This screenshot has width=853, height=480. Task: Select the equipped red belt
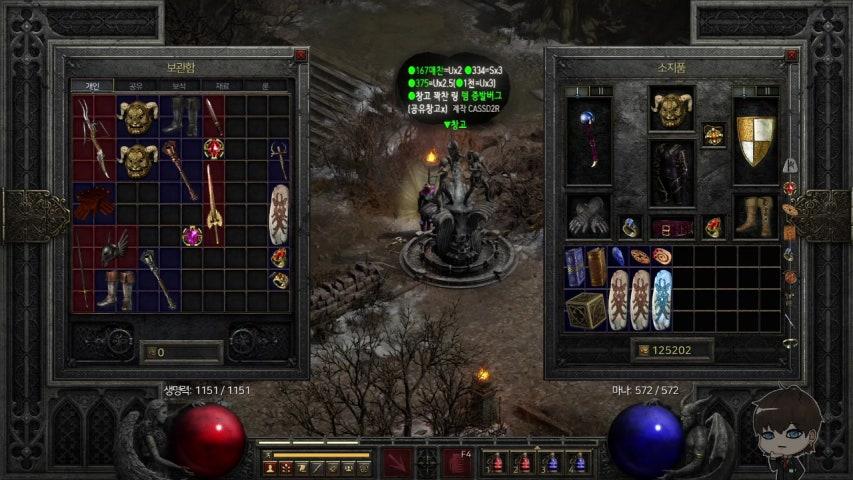tap(672, 228)
